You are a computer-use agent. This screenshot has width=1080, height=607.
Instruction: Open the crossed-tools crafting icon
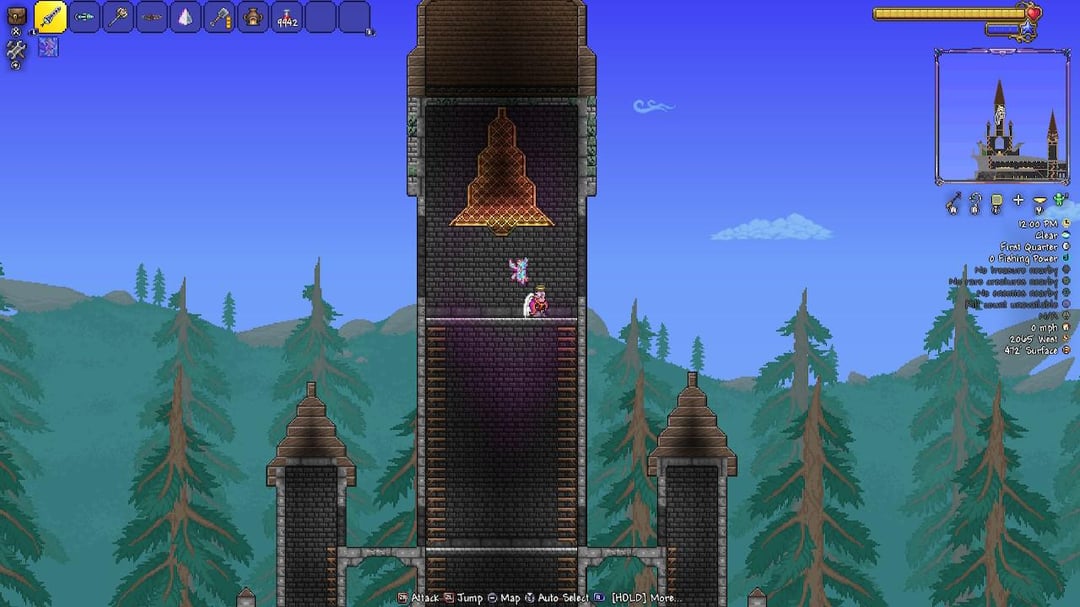[16, 50]
